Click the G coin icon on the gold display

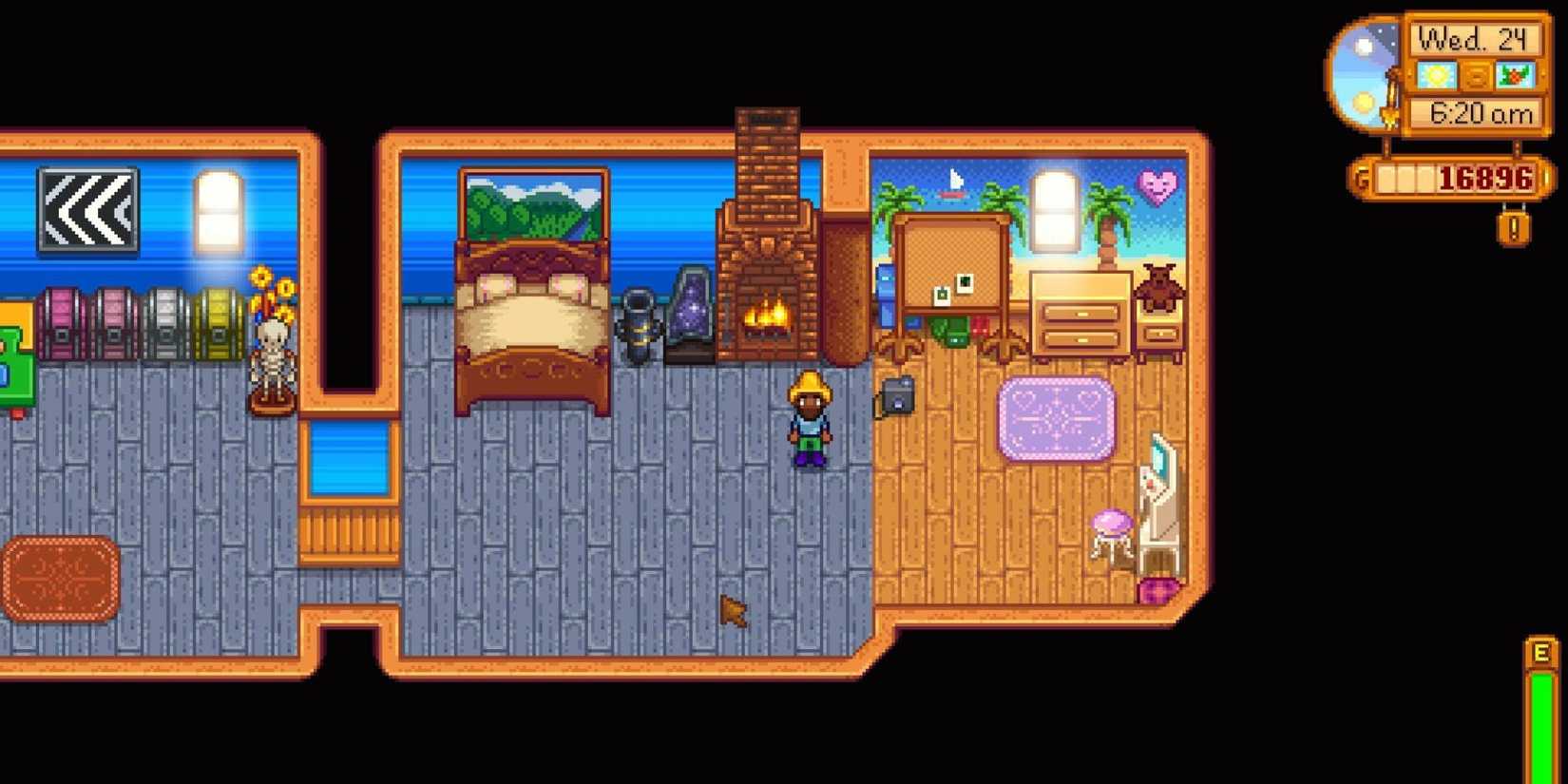click(x=1365, y=177)
